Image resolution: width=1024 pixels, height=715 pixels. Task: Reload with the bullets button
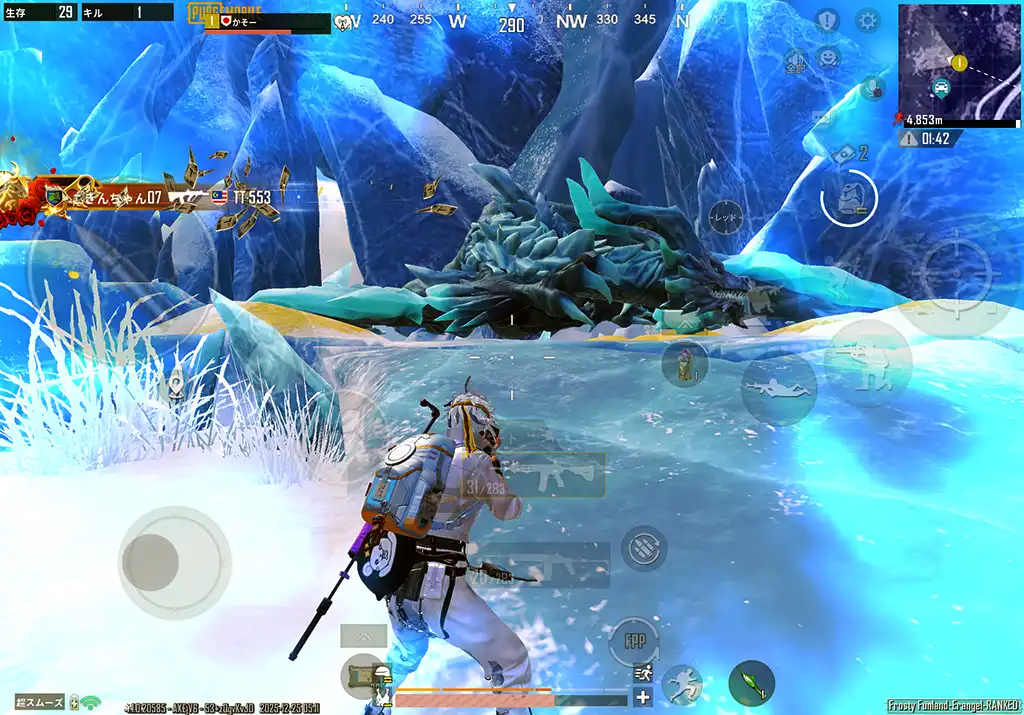pos(644,548)
